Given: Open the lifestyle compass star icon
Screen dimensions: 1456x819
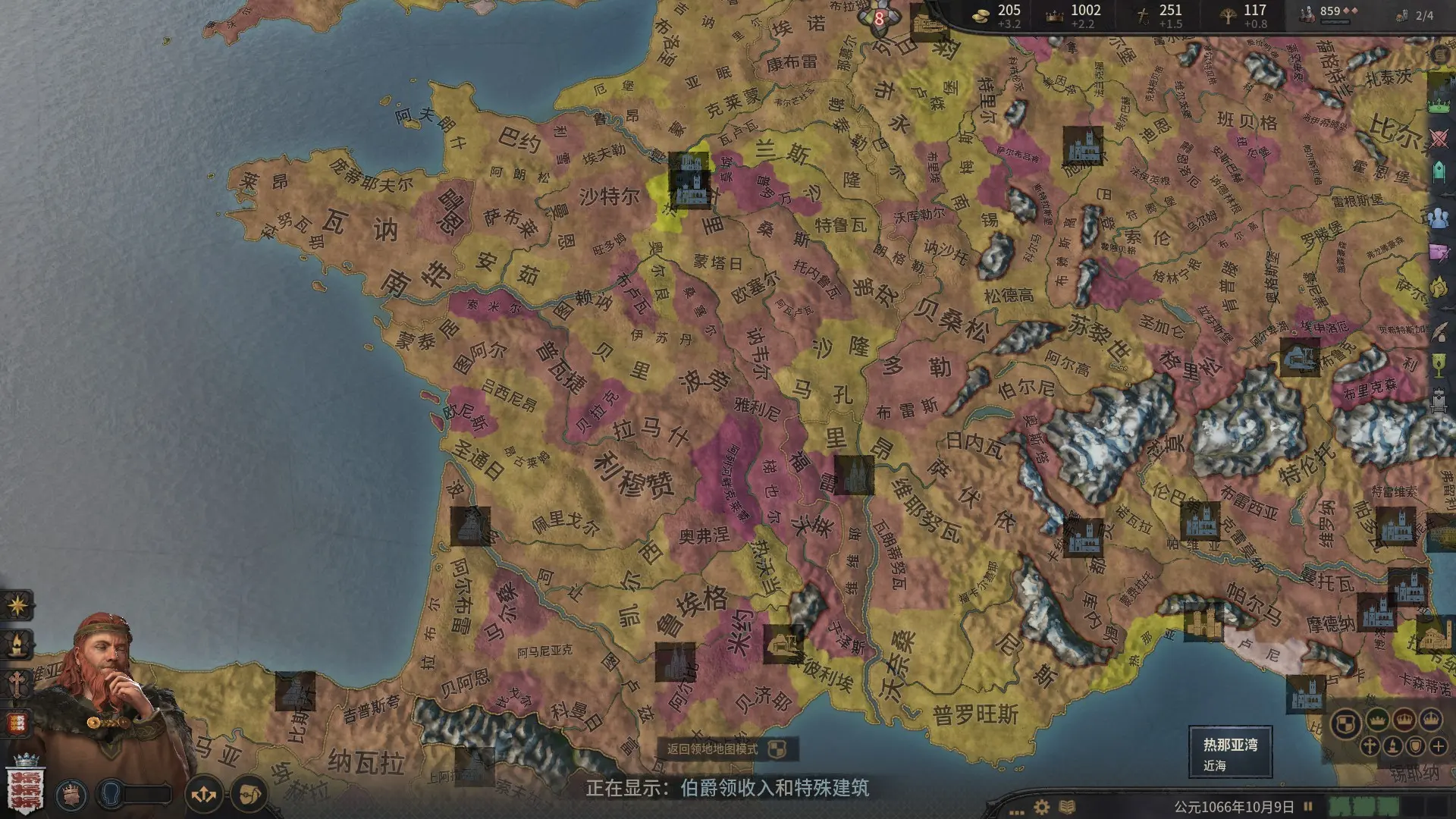Looking at the screenshot, I should pos(17,605).
